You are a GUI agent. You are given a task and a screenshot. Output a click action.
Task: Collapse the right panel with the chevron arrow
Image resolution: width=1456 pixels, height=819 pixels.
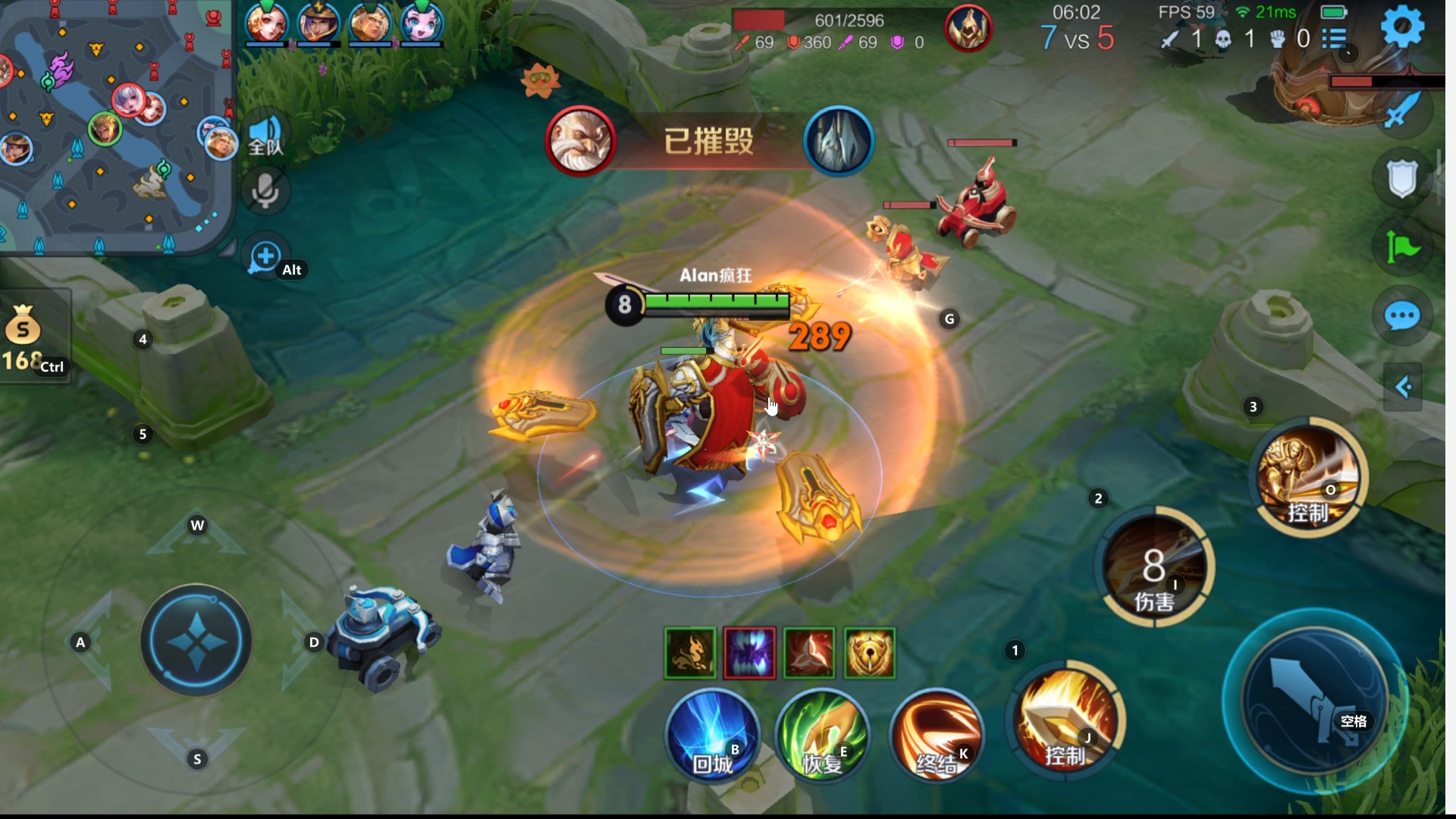(x=1404, y=387)
